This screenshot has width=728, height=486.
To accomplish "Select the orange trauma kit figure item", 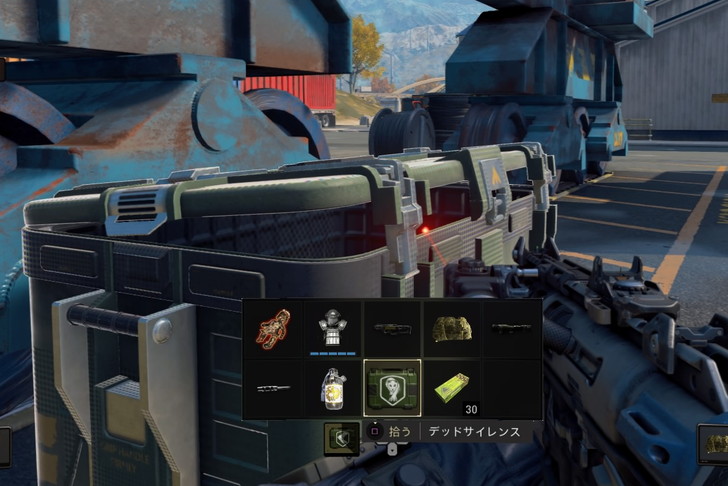I will (273, 329).
